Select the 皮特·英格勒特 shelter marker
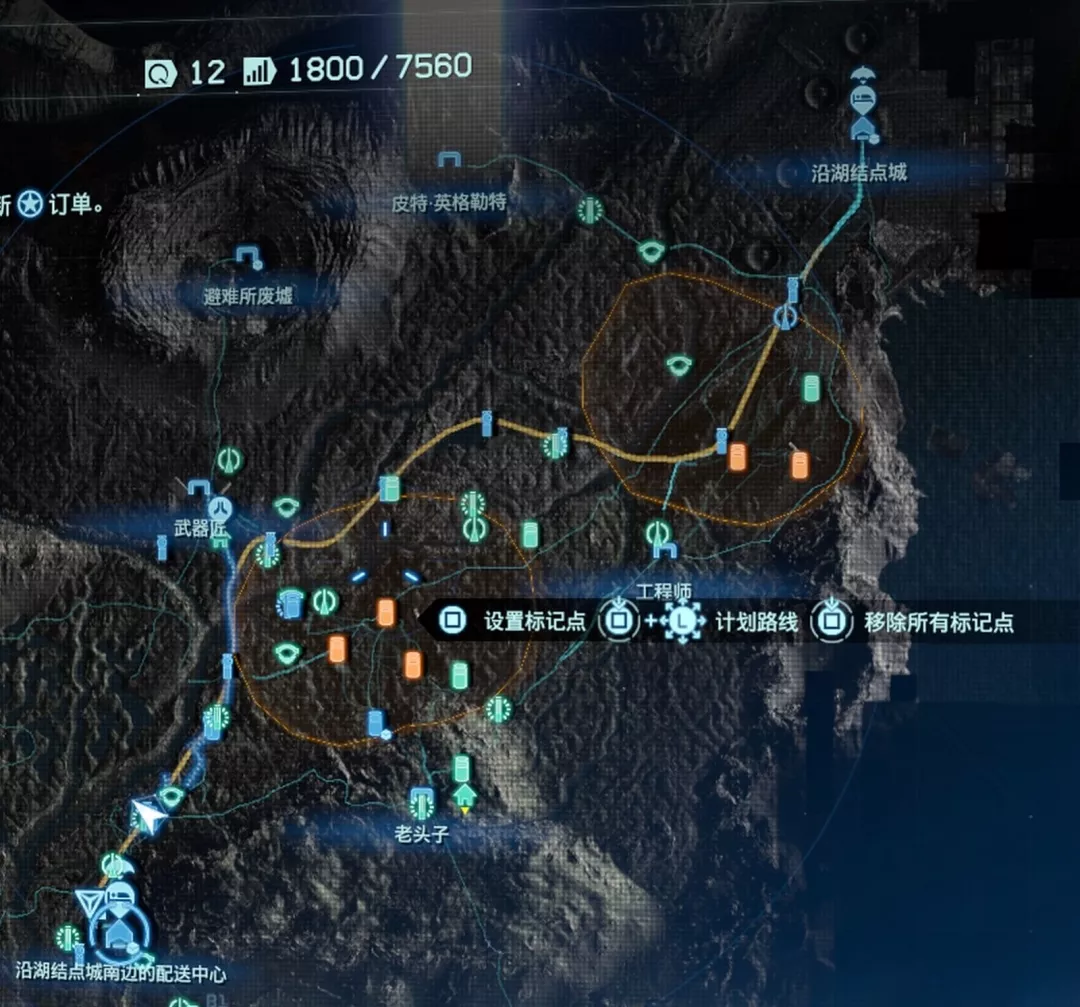 pos(448,160)
